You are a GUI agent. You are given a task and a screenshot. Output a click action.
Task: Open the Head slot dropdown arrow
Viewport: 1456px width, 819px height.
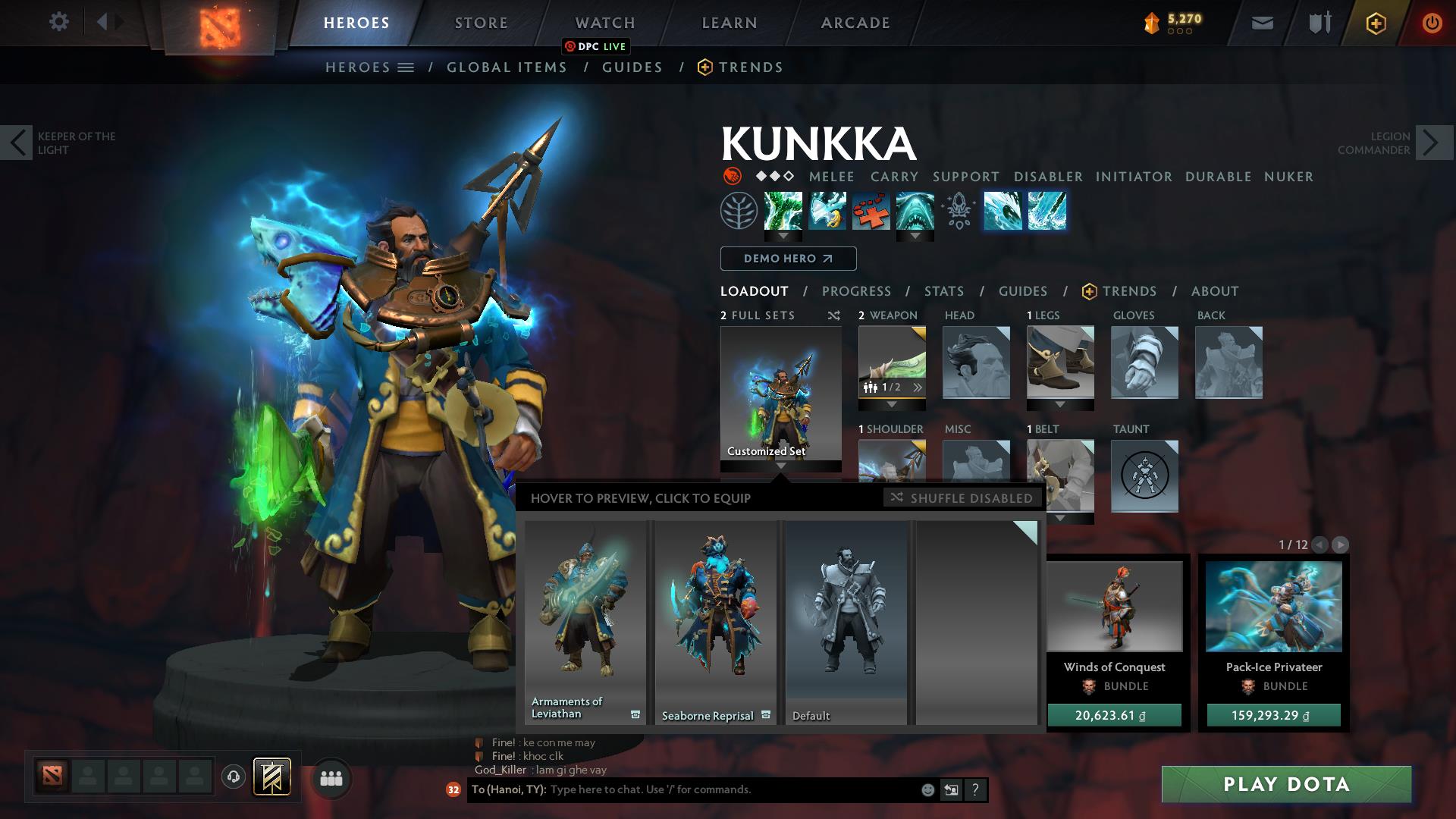(977, 404)
